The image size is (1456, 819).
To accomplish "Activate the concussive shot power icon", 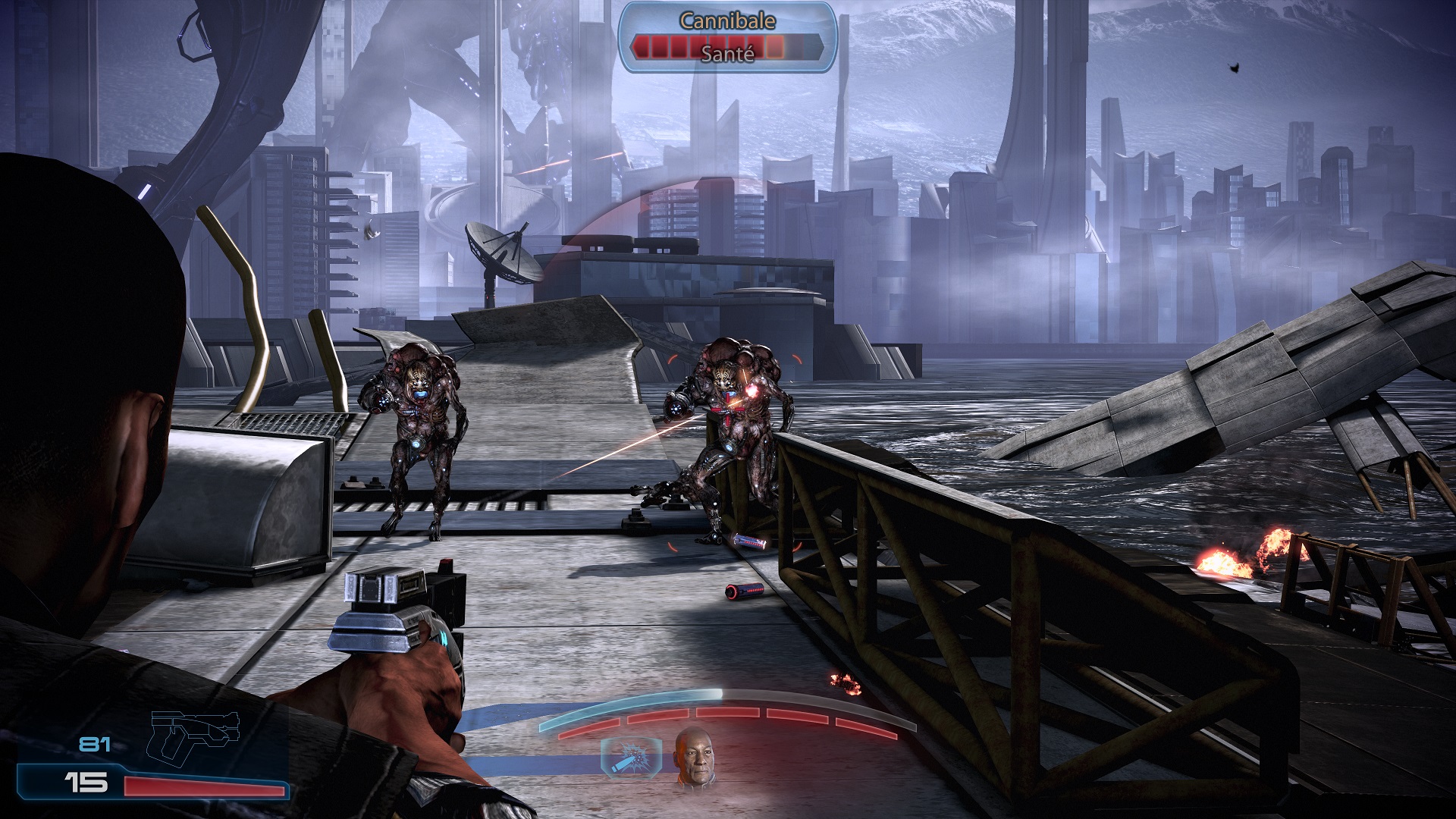I will [x=626, y=756].
